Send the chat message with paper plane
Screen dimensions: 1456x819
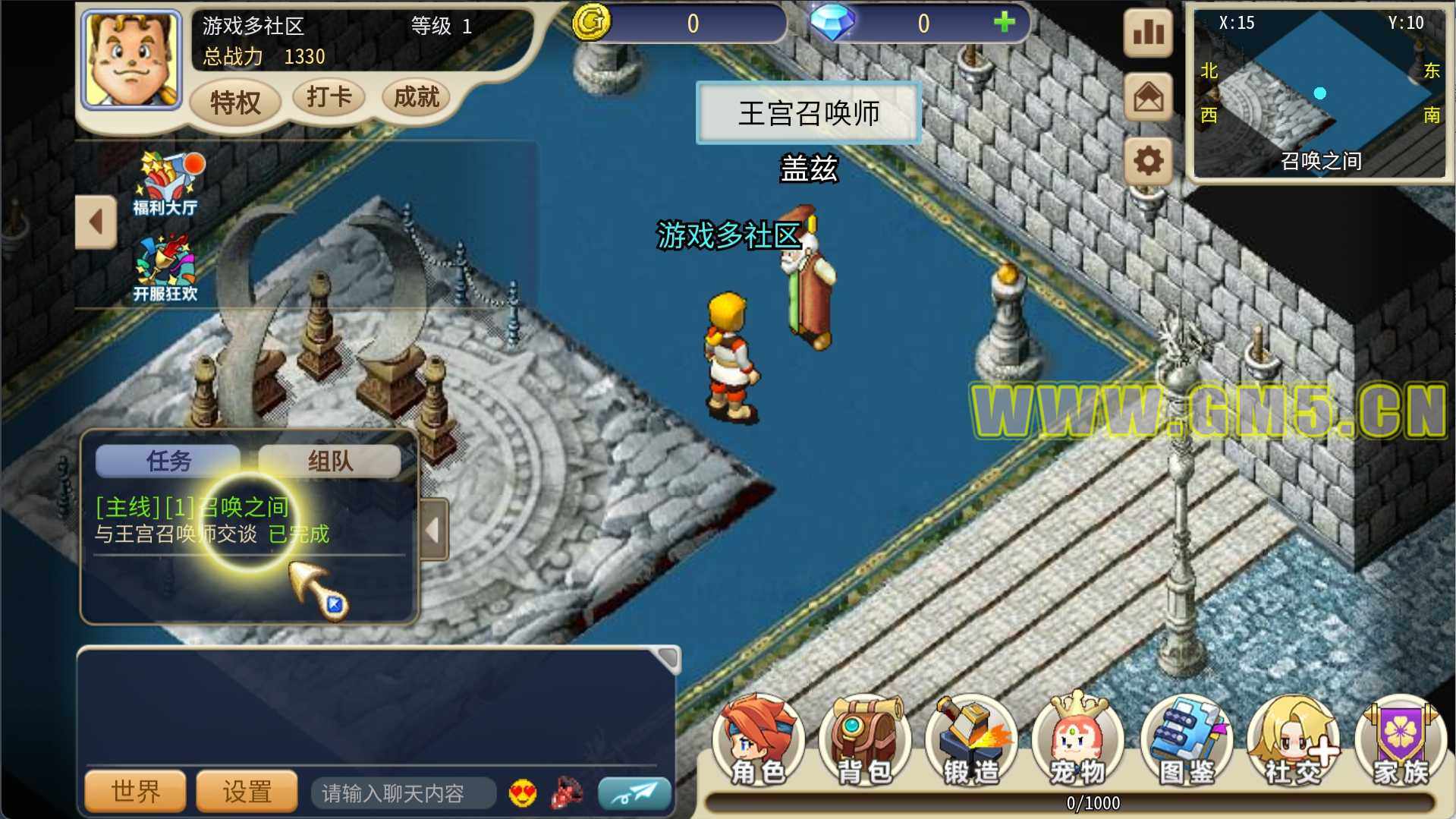tap(634, 793)
